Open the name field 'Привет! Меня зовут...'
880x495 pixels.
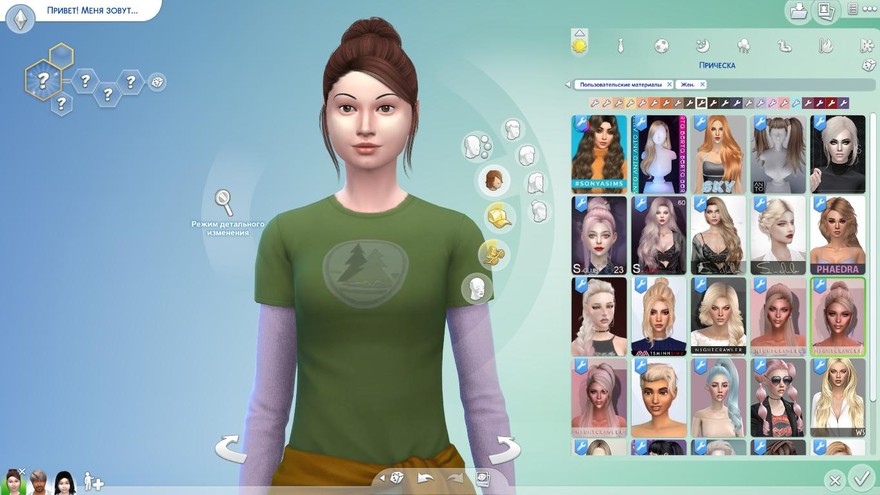90,11
